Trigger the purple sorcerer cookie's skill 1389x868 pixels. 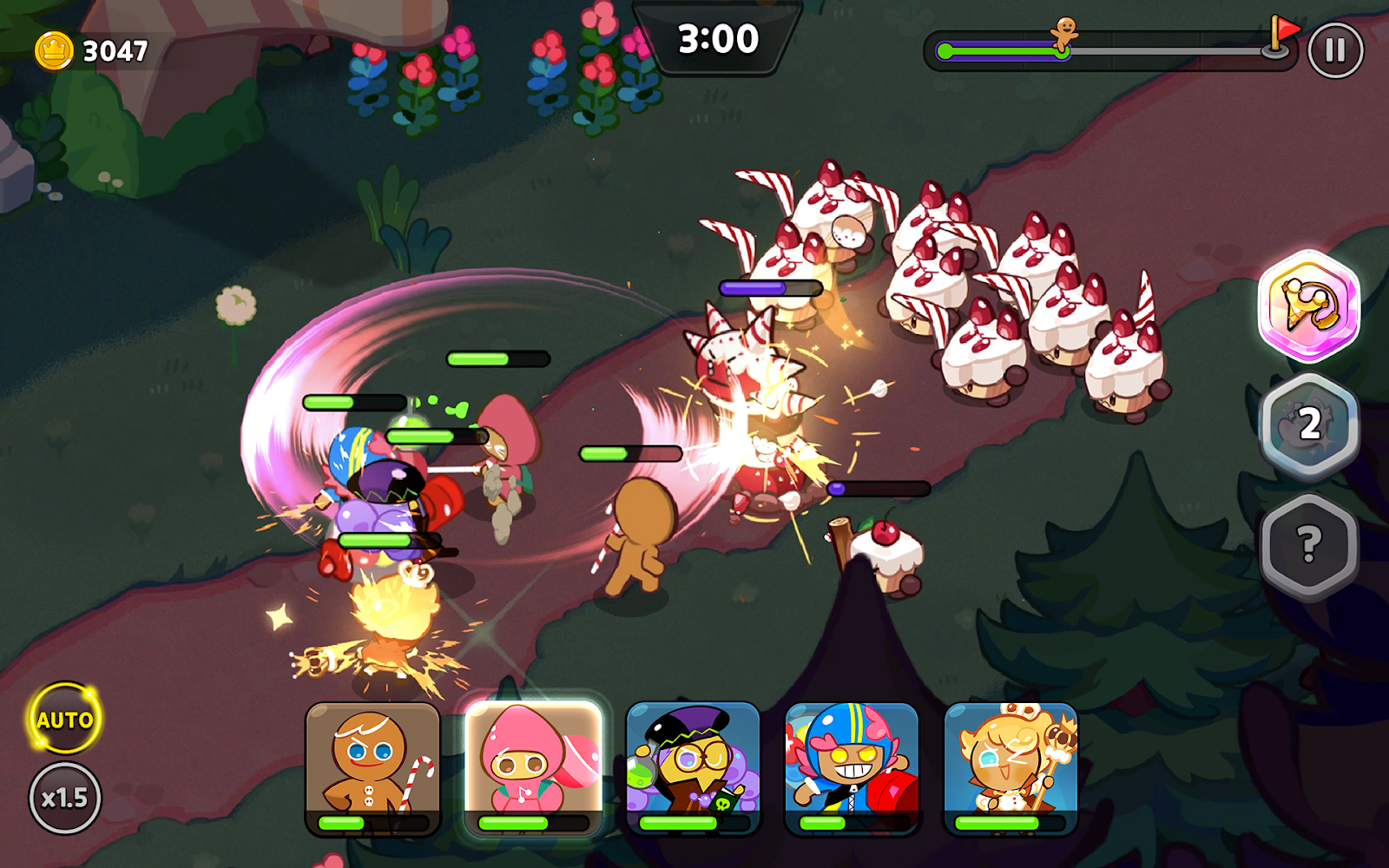click(693, 764)
